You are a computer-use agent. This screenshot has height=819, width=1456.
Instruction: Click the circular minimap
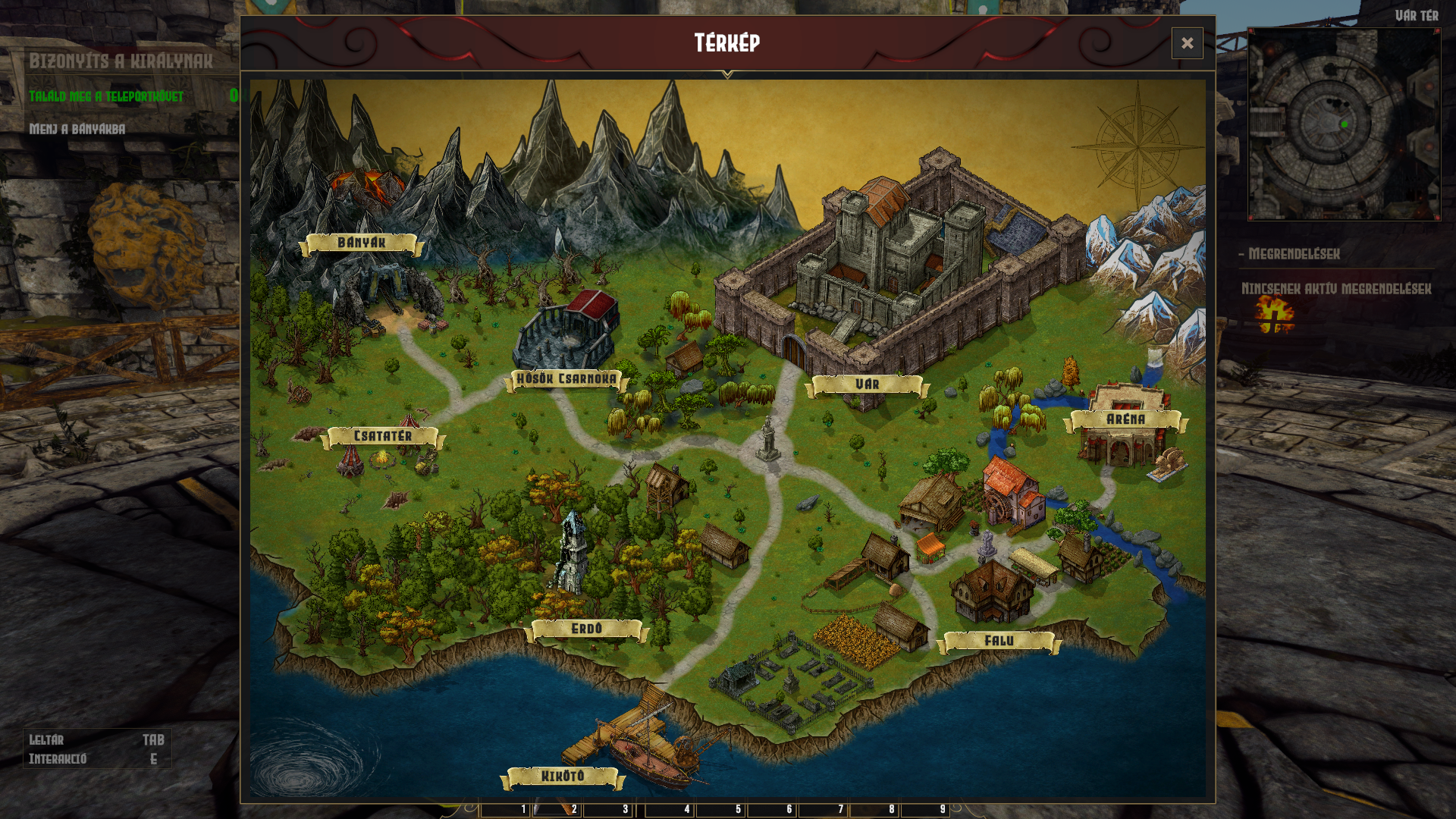[x=1344, y=125]
